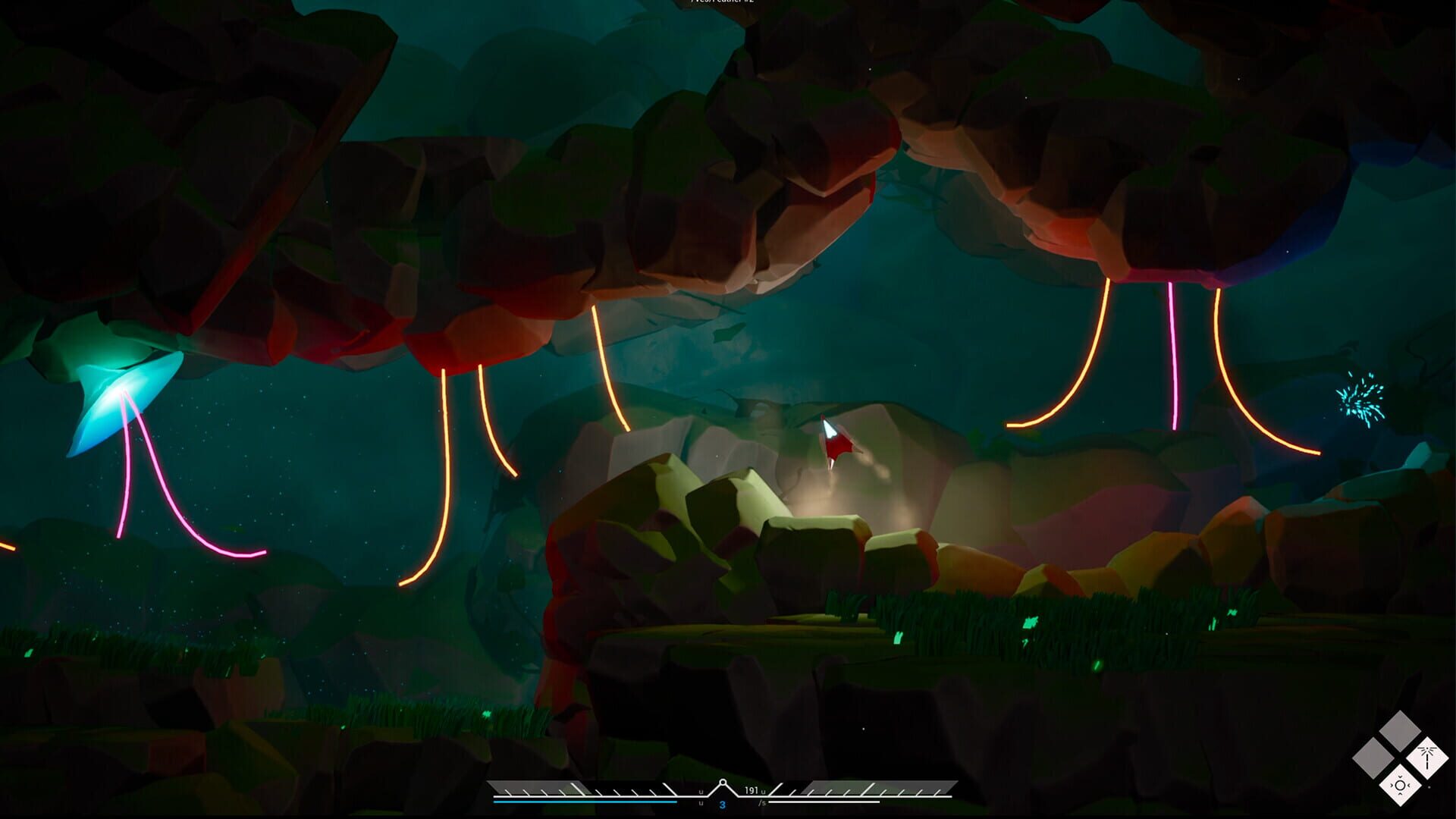Image resolution: width=1456 pixels, height=819 pixels.
Task: Click the speedometer needle marker
Action: pos(723,782)
